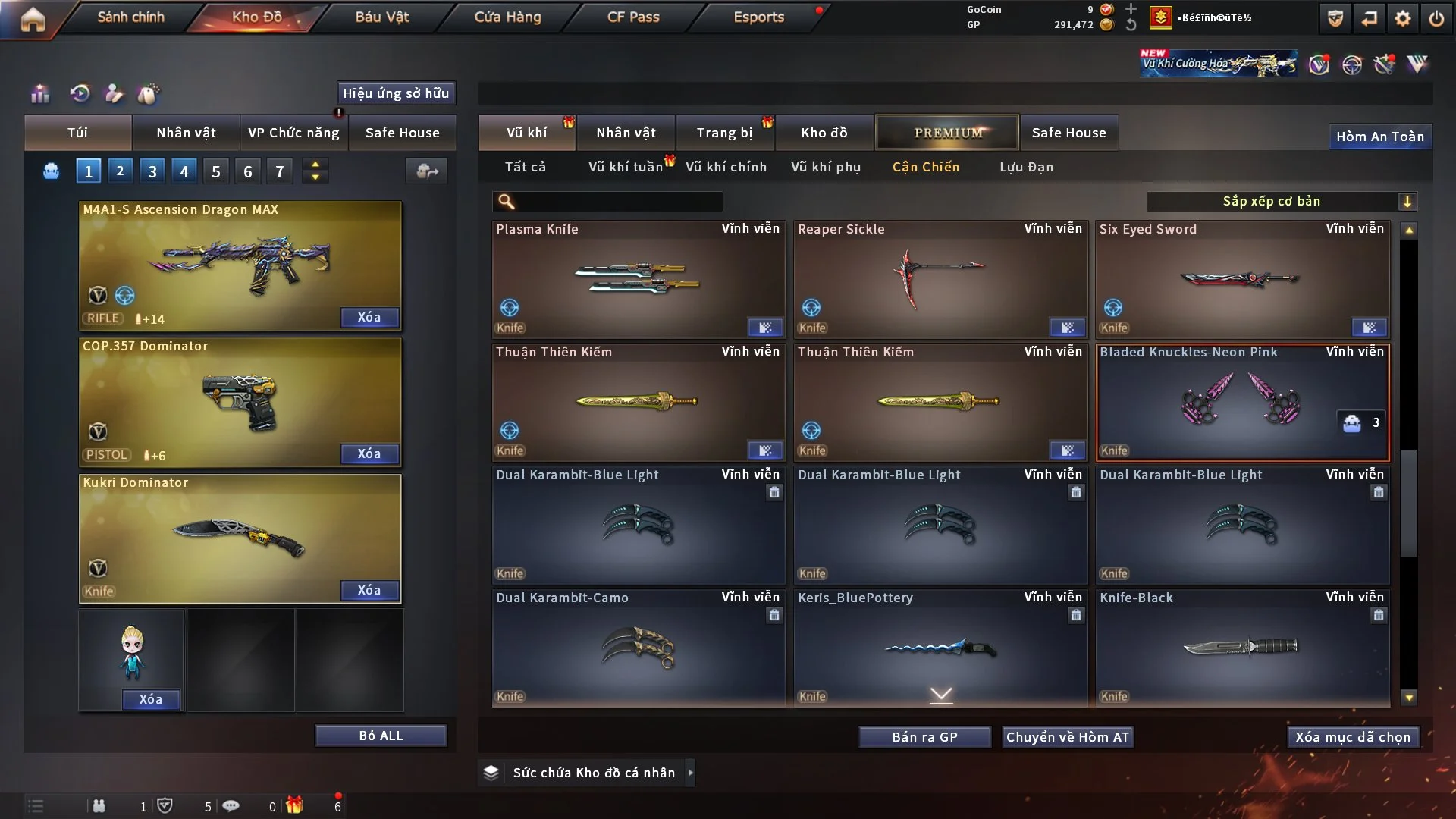Open the Hòm An Toàn button
Viewport: 1456px width, 819px height.
pyautogui.click(x=1379, y=136)
